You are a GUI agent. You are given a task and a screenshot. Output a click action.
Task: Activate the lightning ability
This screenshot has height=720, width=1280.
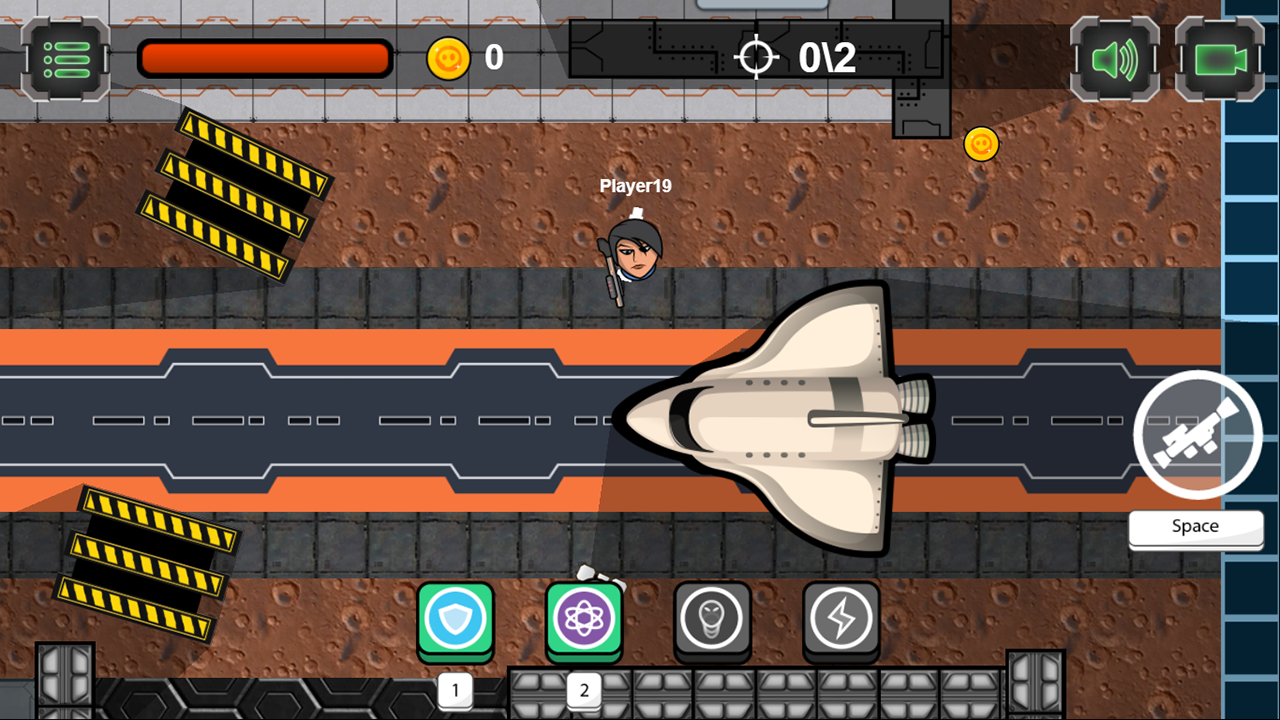point(840,617)
